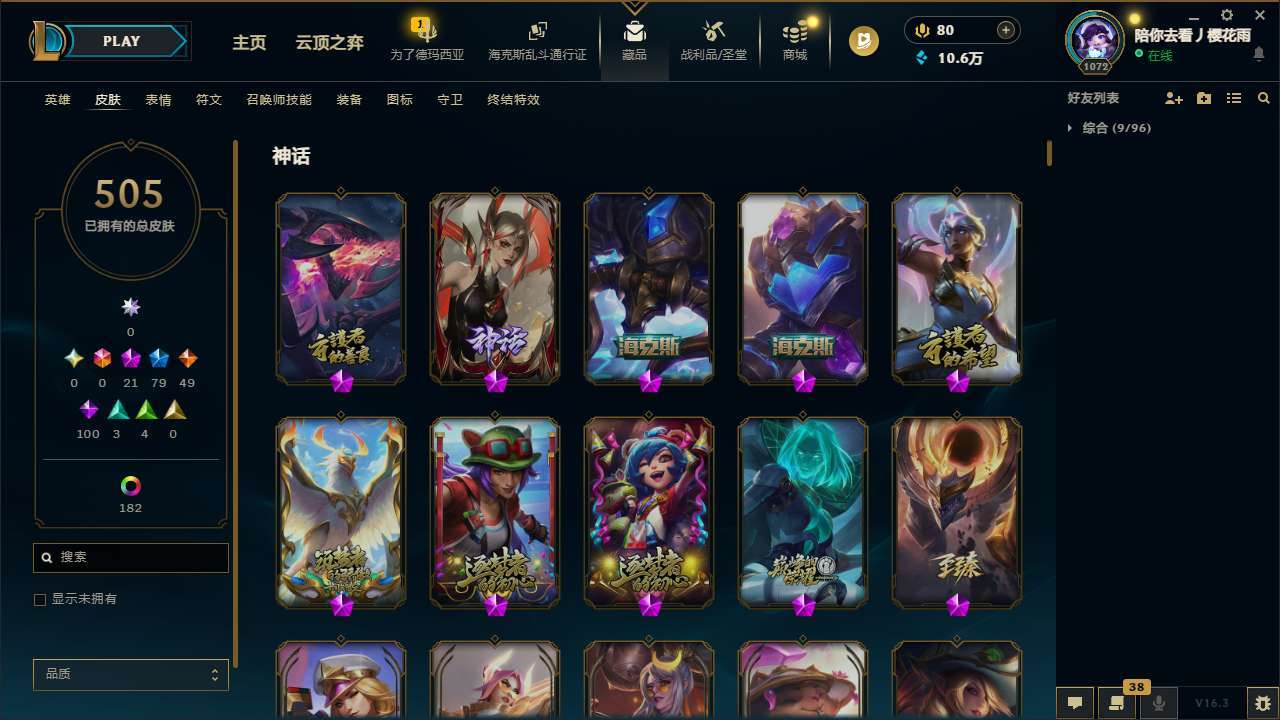Enable the 显示未拥有 checkbox
The width and height of the screenshot is (1280, 720).
point(40,599)
